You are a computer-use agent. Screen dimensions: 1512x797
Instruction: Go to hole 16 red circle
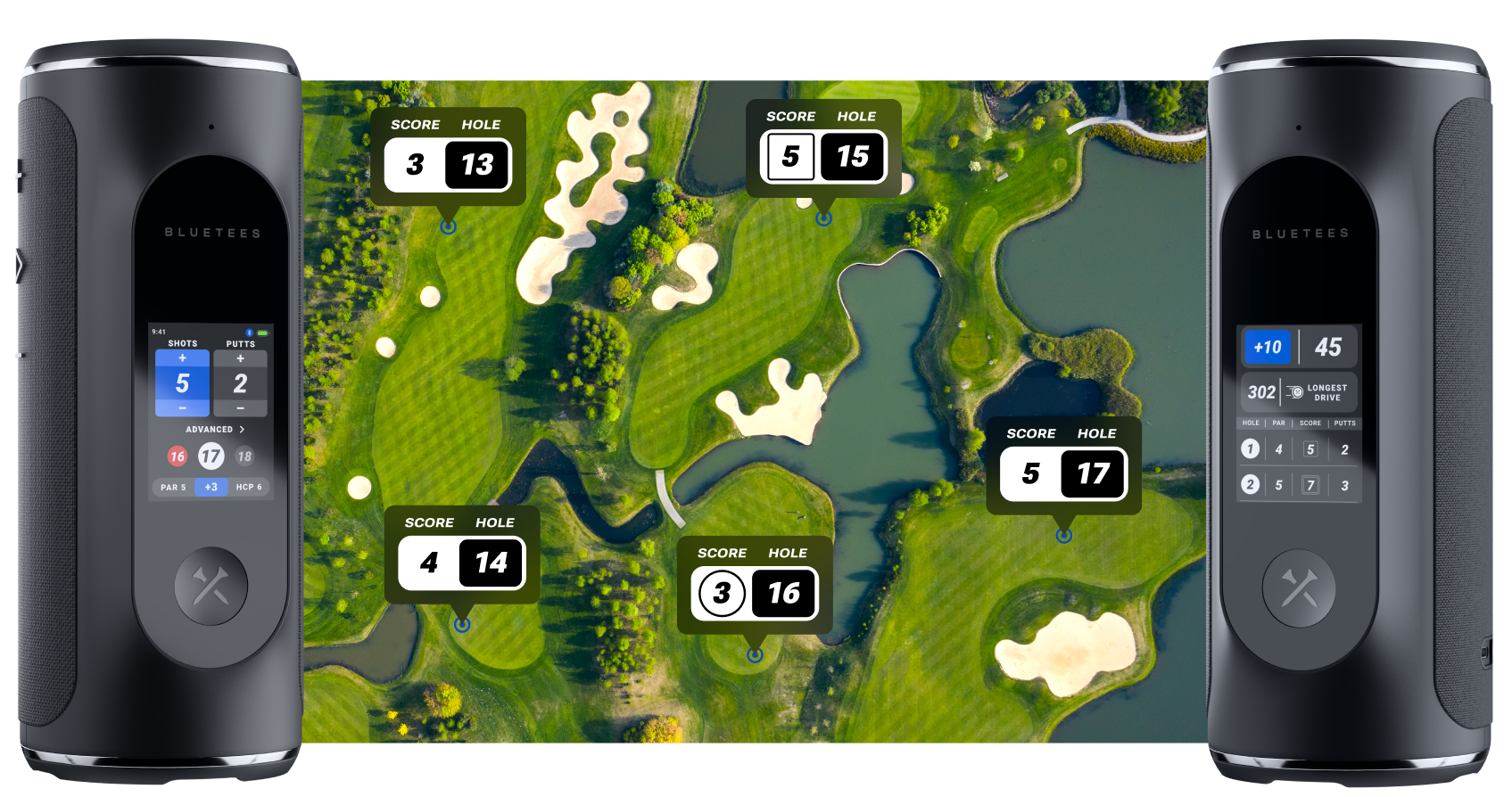pyautogui.click(x=178, y=456)
